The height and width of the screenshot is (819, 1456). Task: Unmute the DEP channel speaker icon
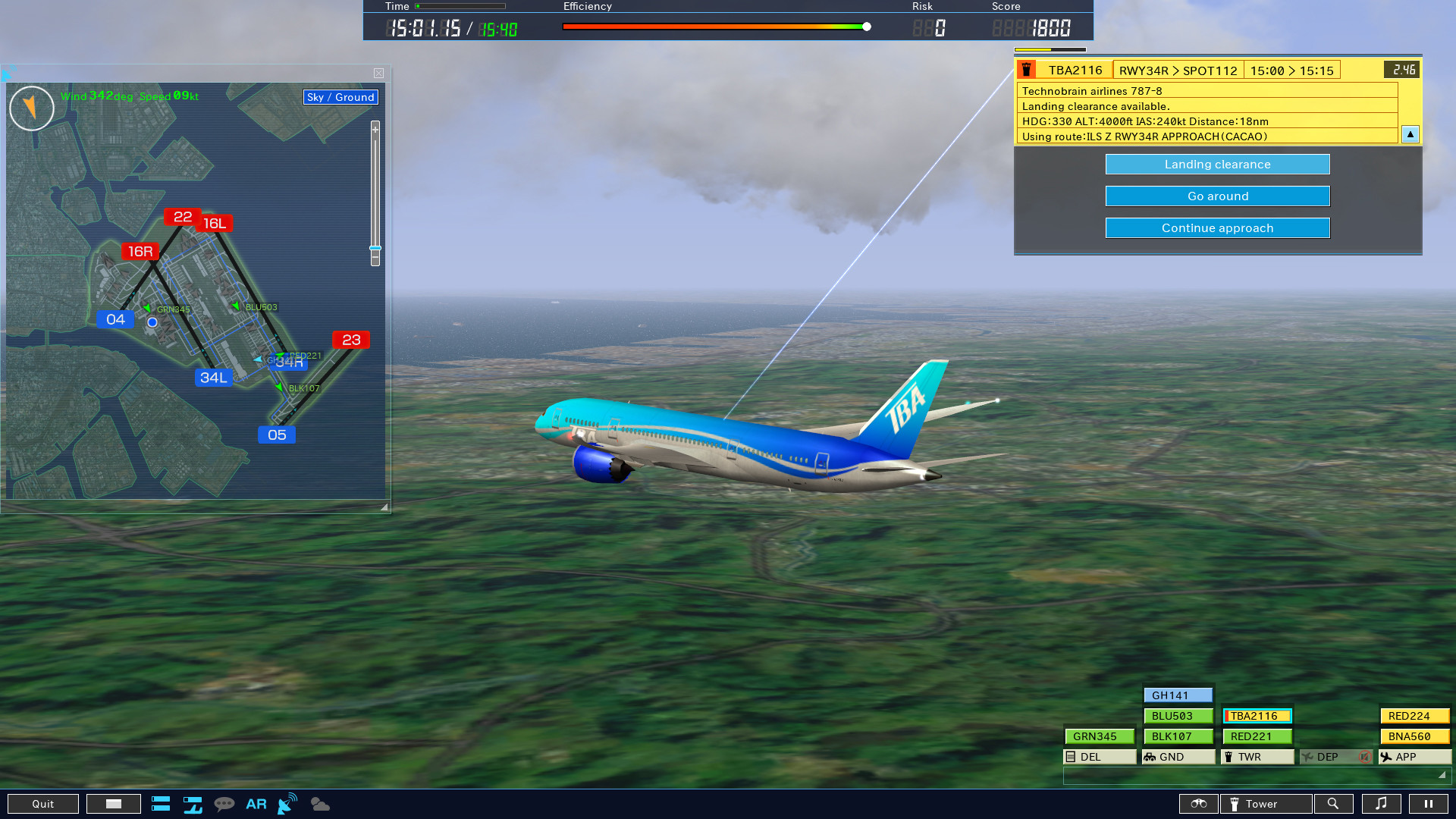(1365, 756)
